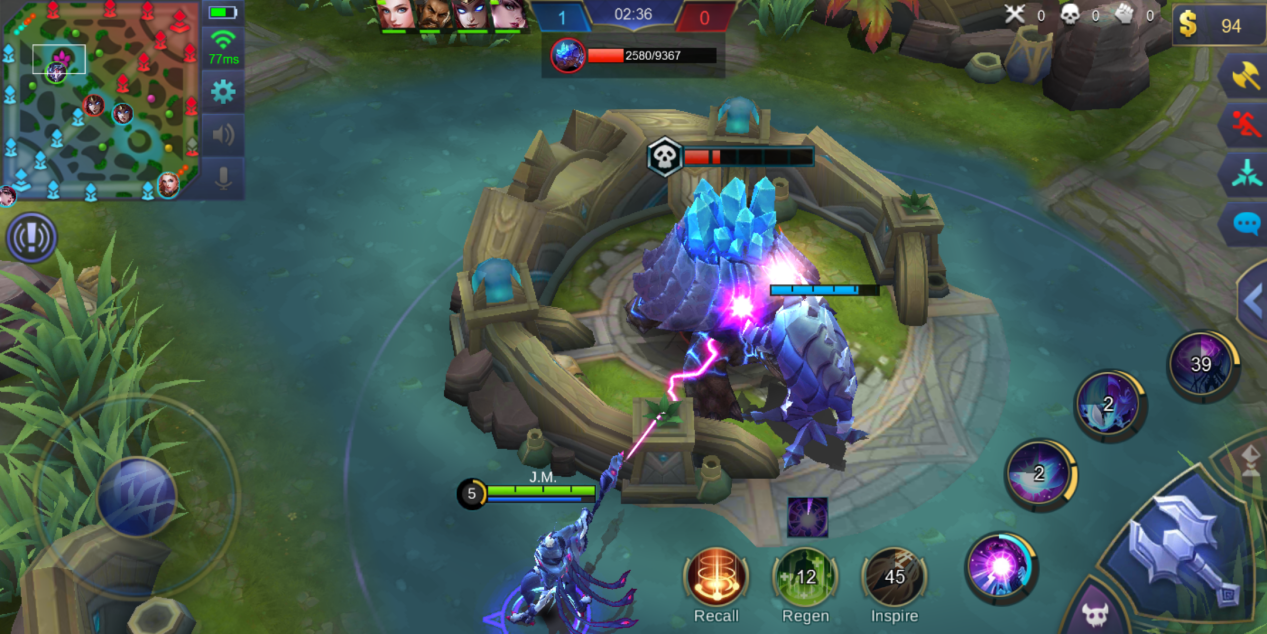Image resolution: width=1267 pixels, height=634 pixels.
Task: Activate the Inspire battle spell
Action: [894, 577]
